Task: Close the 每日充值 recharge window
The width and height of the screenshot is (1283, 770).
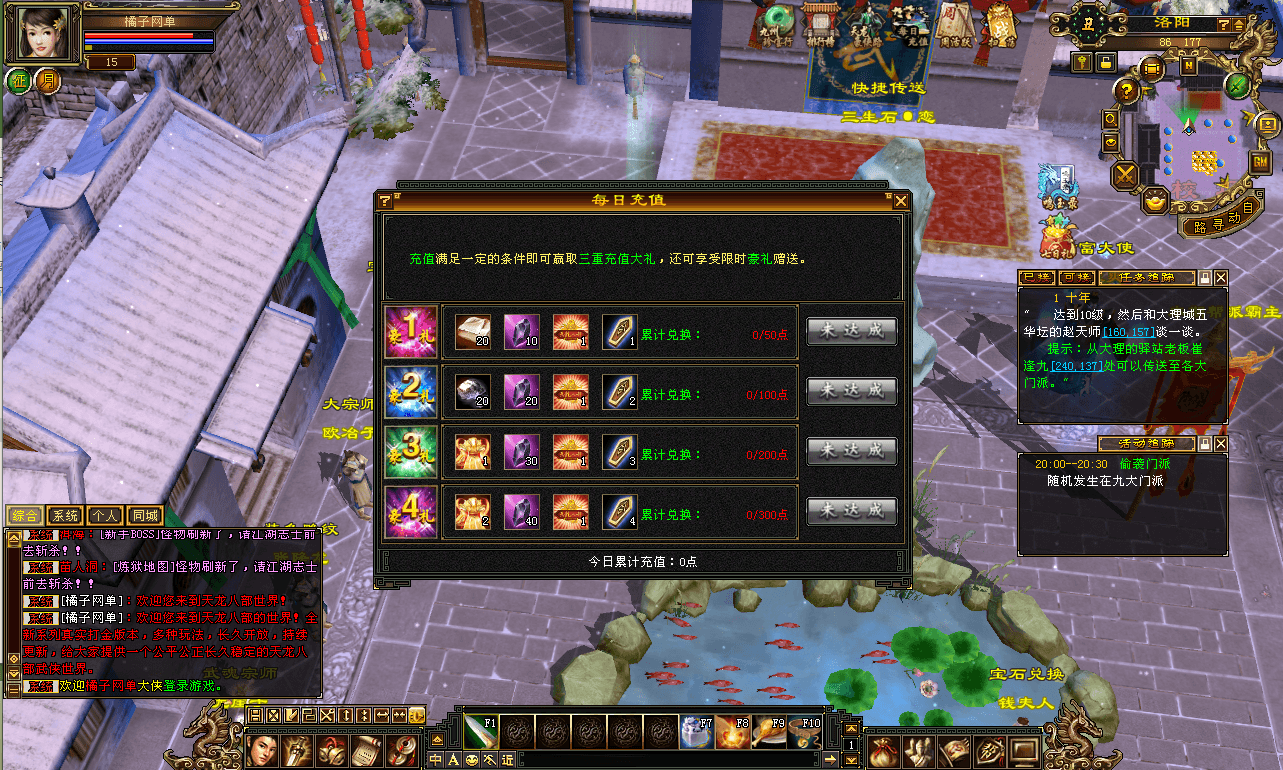Action: 901,200
